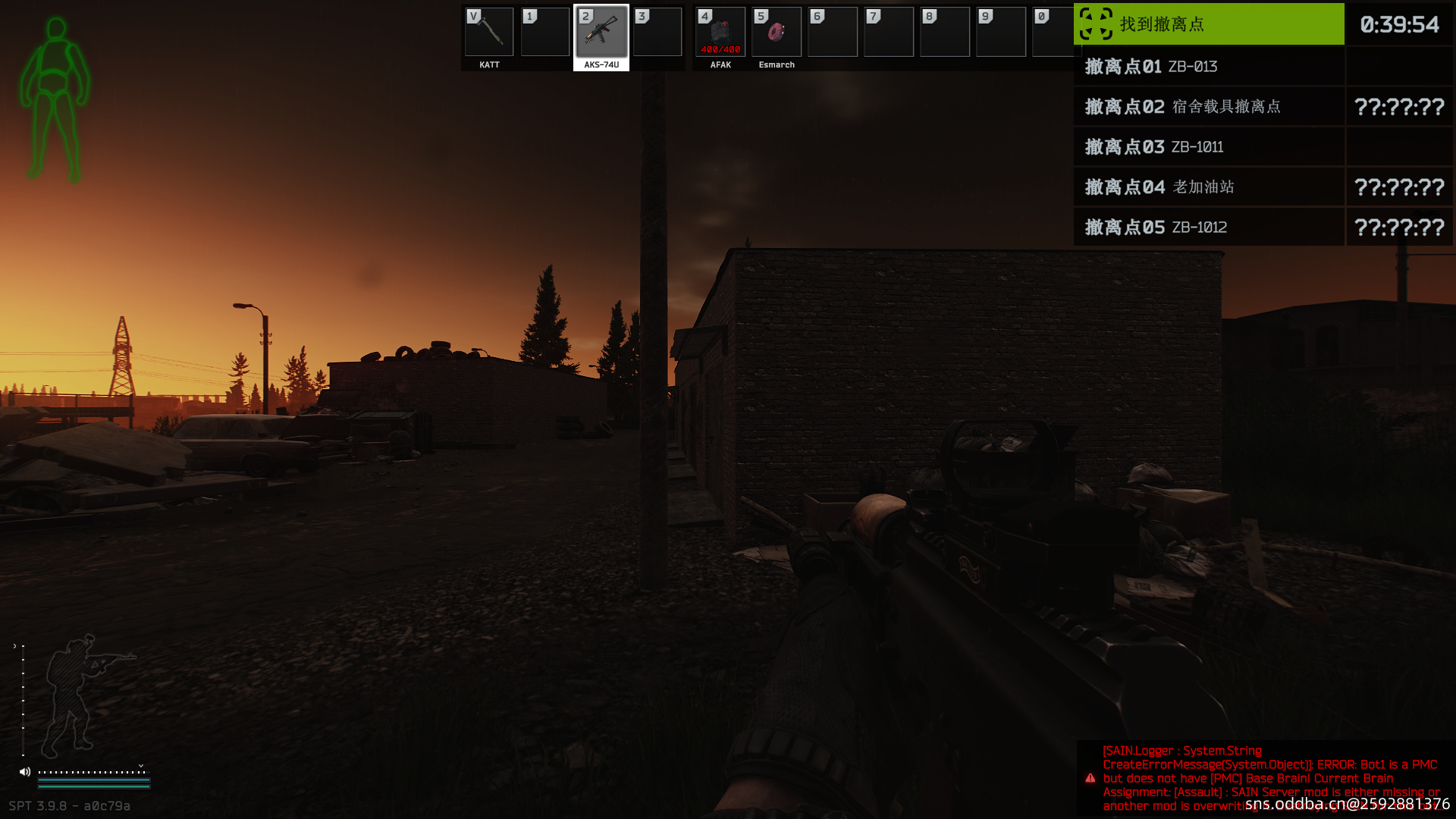Click the speaker noise level icon

point(25,772)
